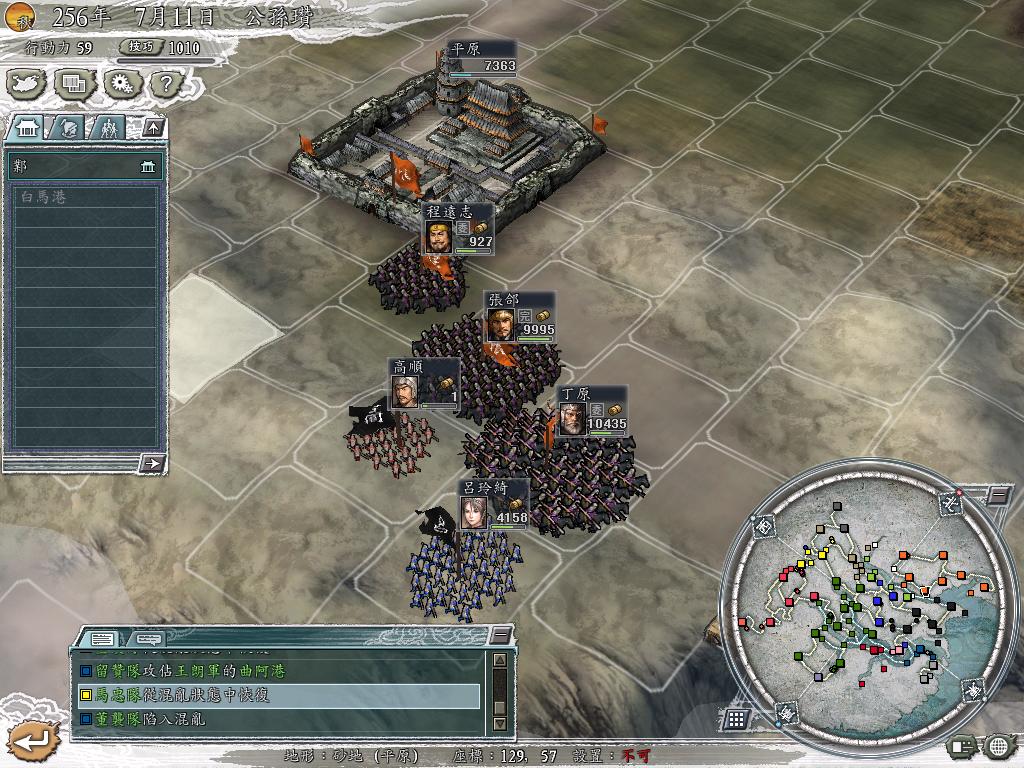
Task: Click the right arrow below the list
Action: (152, 462)
